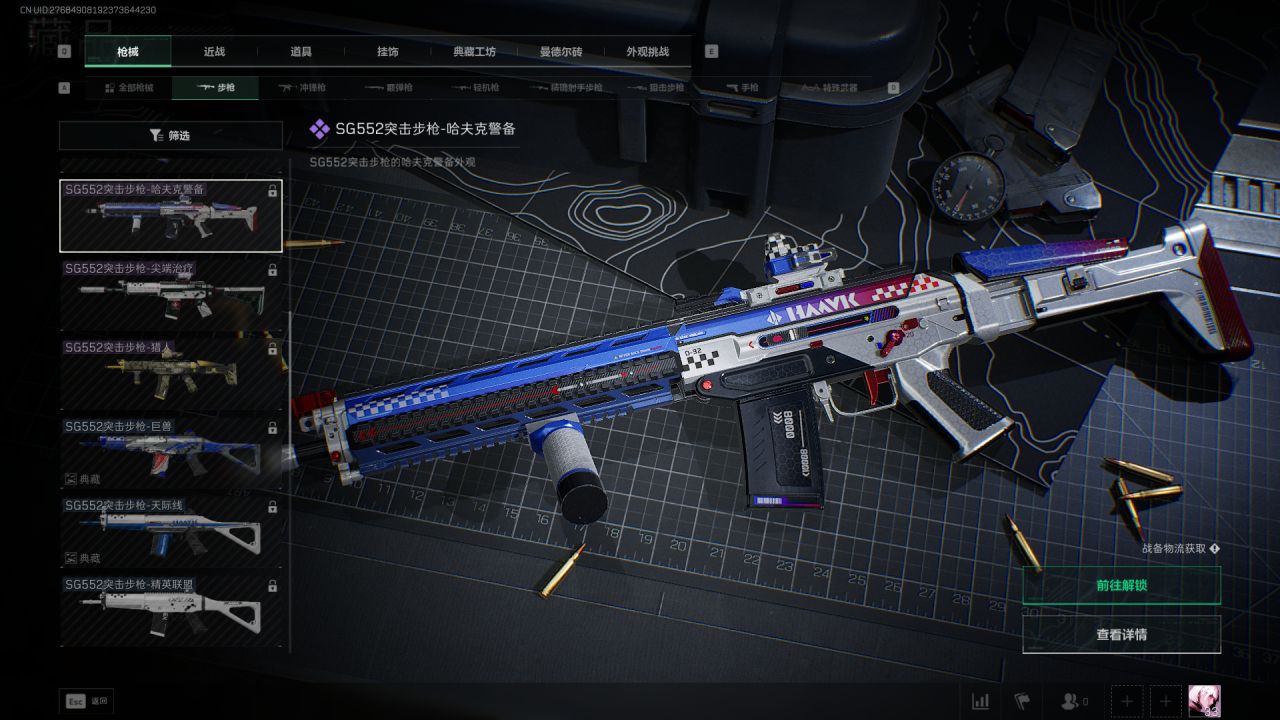1280x720 pixels.
Task: Open the 筛选 filter button
Action: (x=170, y=135)
